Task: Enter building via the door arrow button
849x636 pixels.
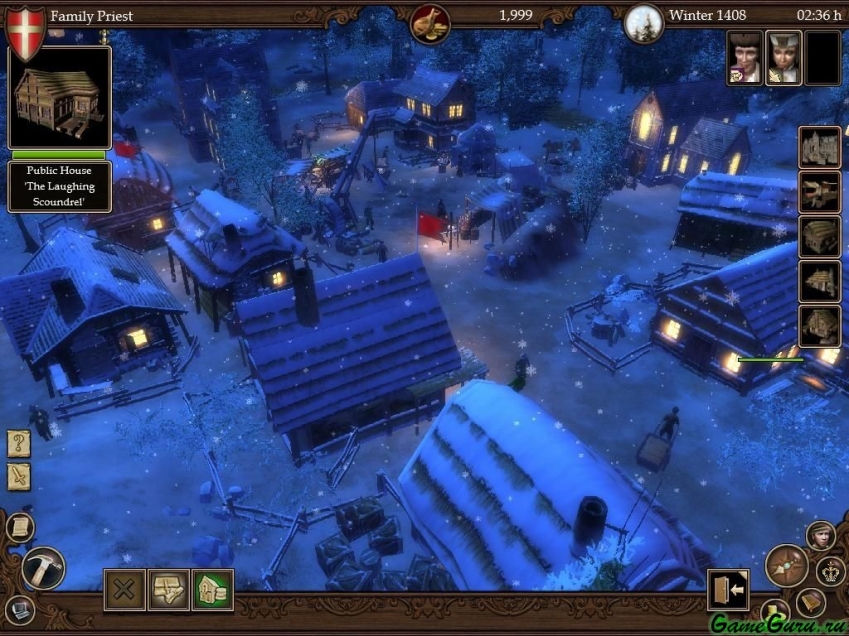Action: click(x=728, y=590)
